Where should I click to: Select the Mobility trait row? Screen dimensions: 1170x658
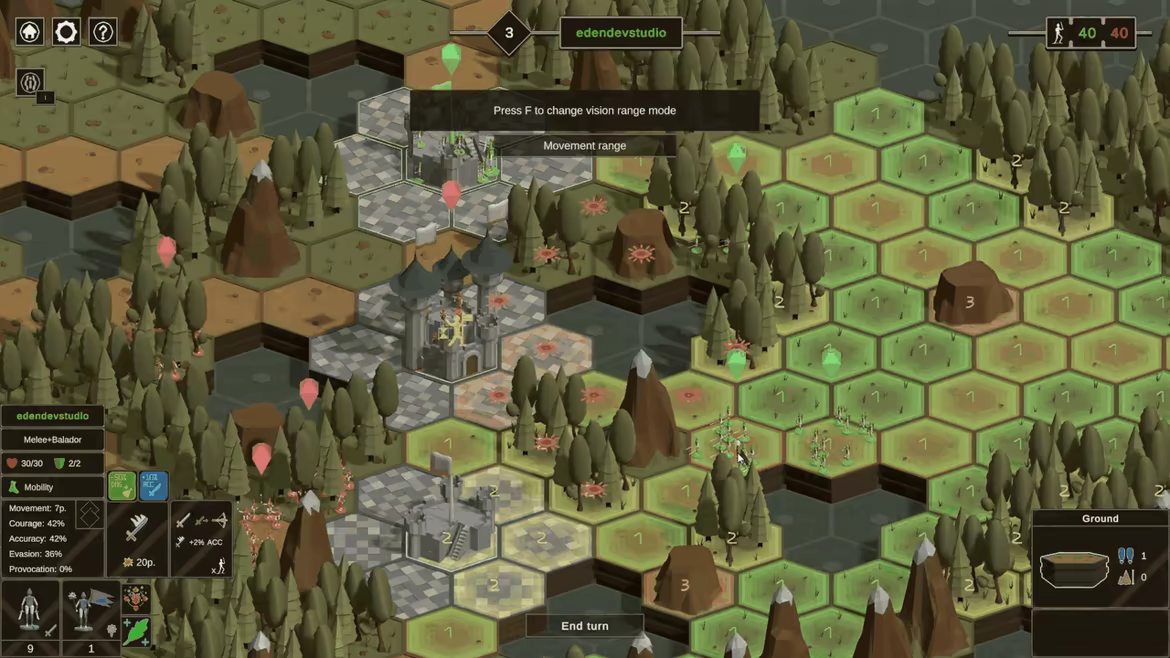(x=52, y=487)
